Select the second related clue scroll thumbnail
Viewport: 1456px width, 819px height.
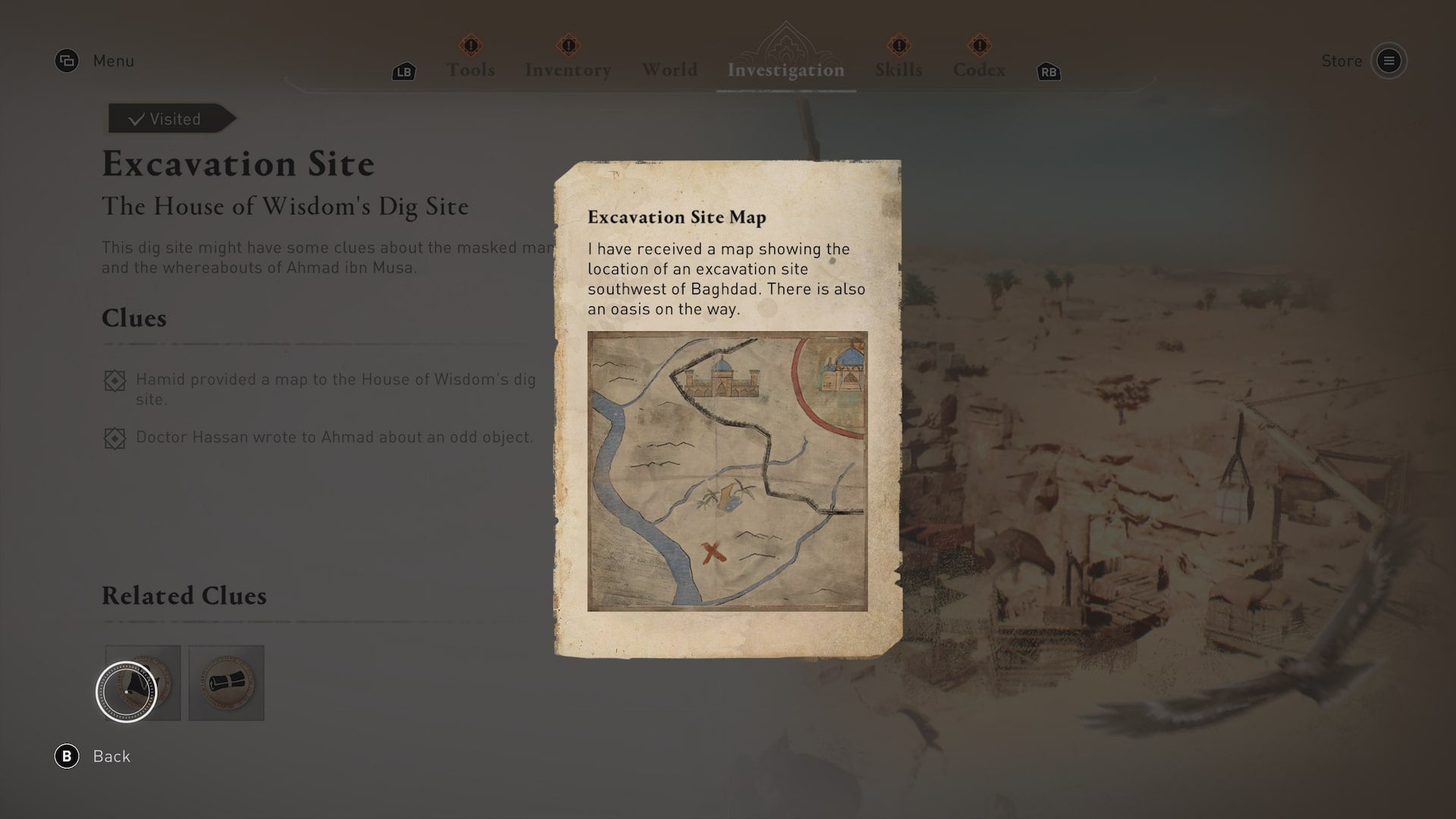pos(226,682)
